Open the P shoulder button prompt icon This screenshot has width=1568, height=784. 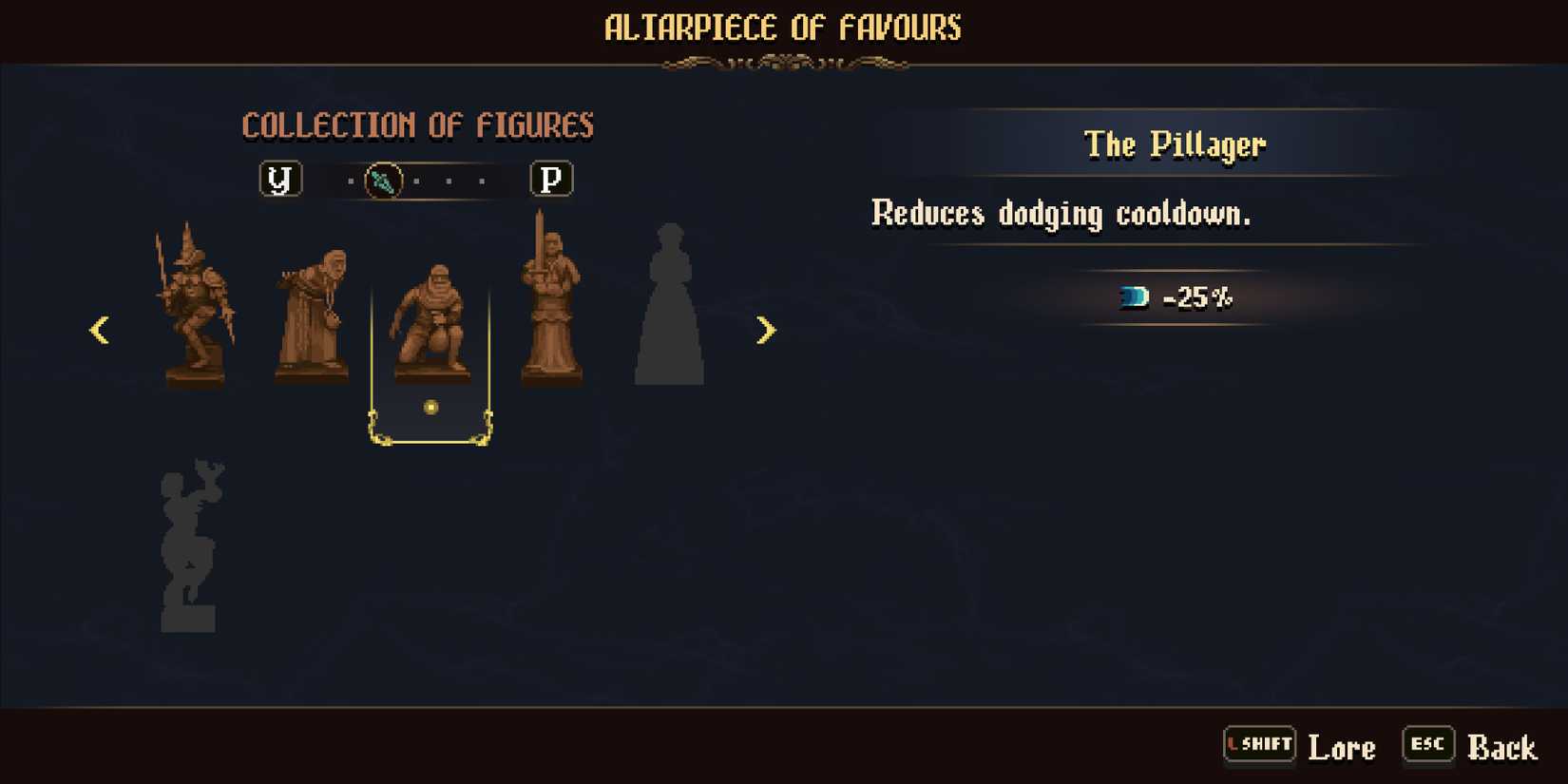coord(552,180)
